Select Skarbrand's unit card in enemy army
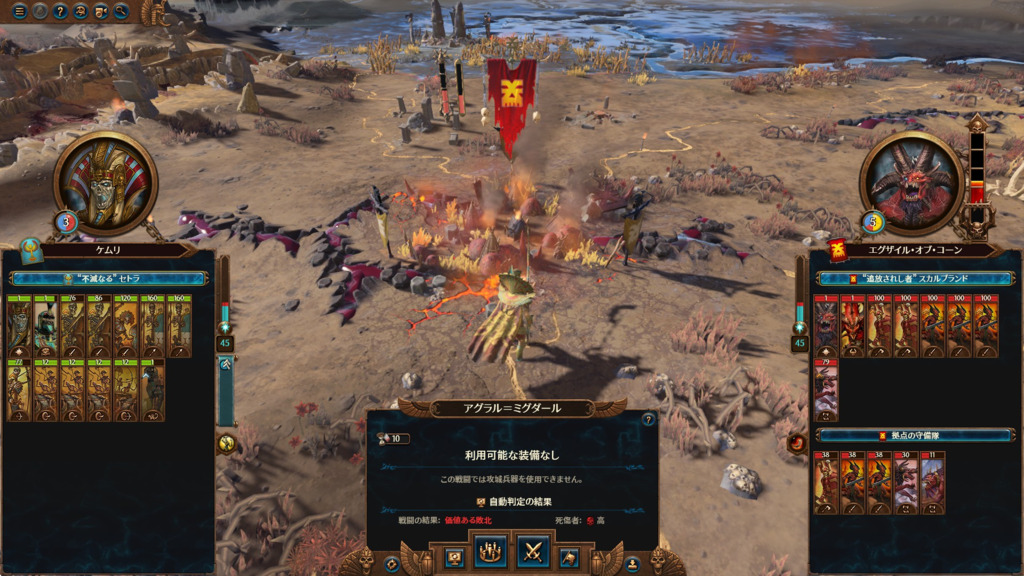1024x576 pixels. point(826,326)
